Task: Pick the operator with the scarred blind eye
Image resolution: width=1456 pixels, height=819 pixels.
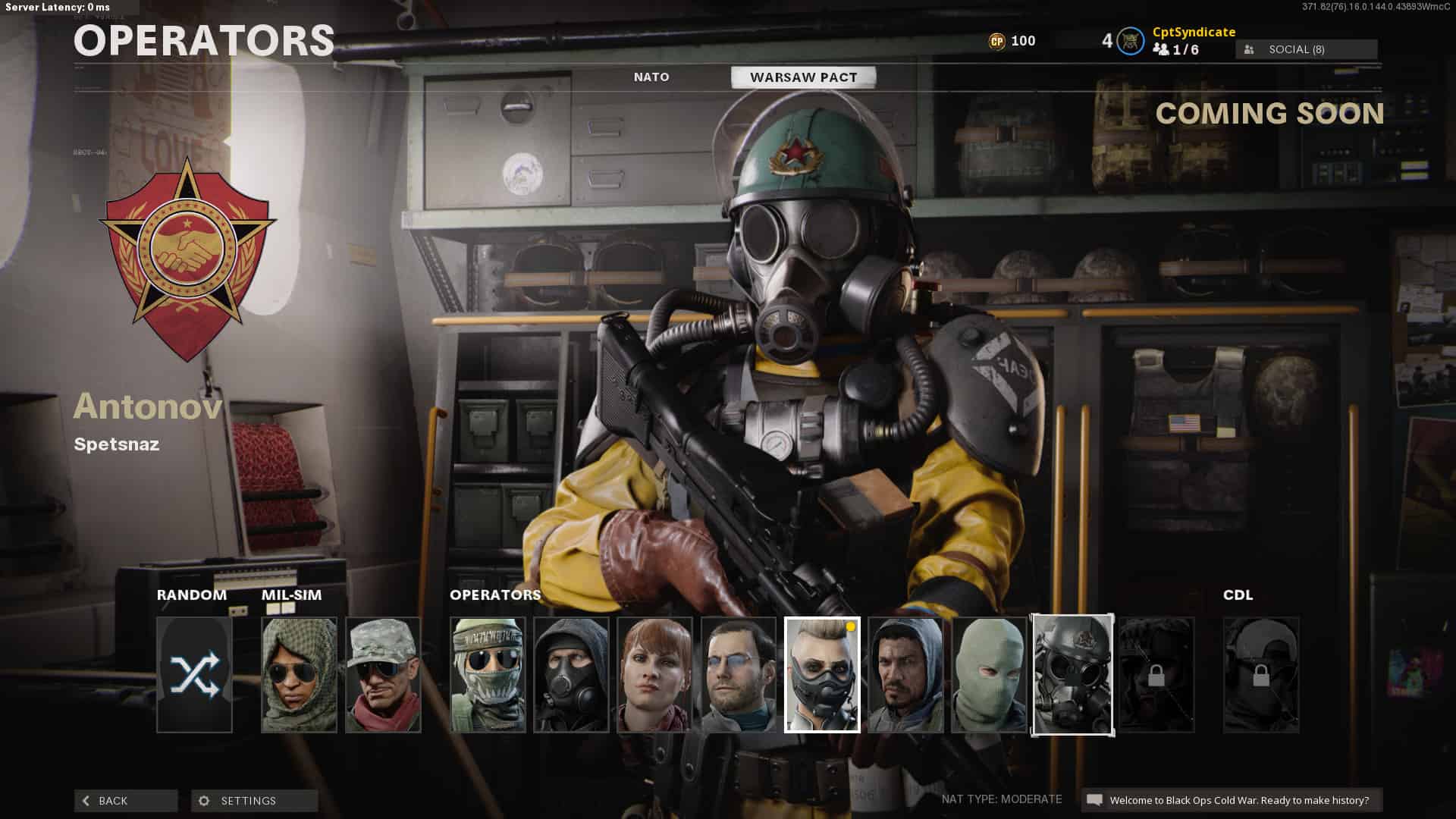Action: point(739,675)
